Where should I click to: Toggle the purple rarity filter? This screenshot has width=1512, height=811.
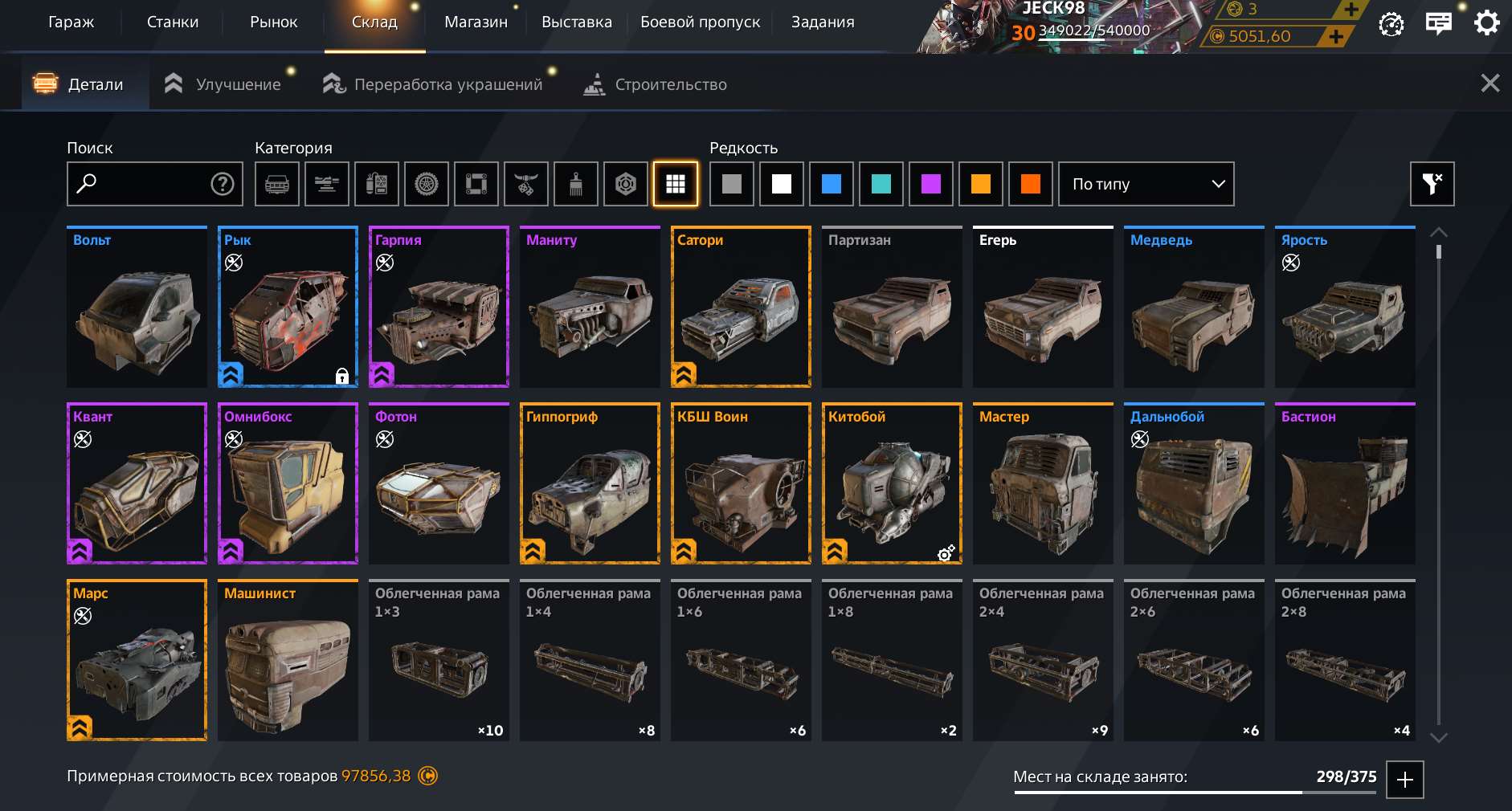[x=932, y=184]
